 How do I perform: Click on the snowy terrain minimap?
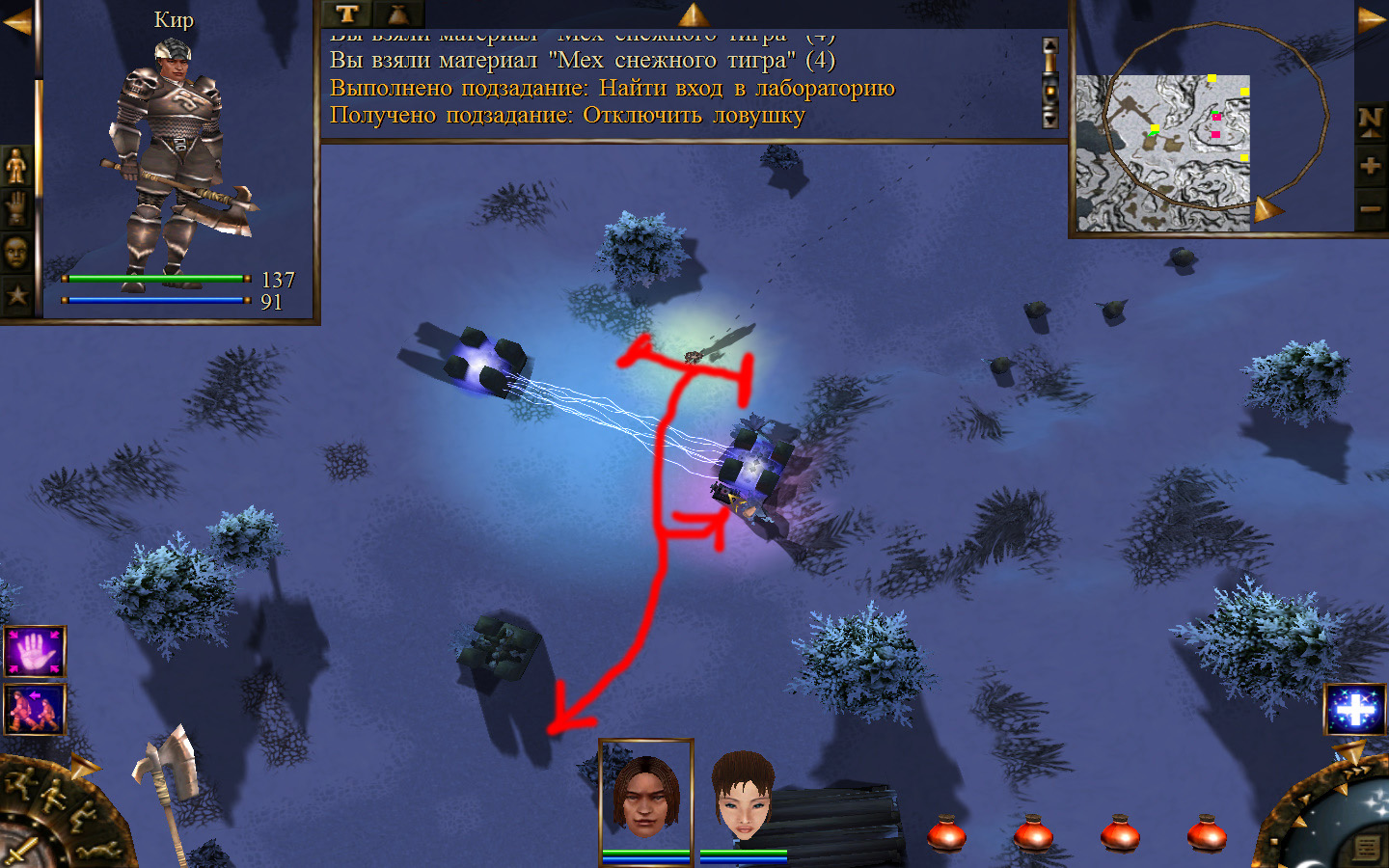pos(1162,152)
